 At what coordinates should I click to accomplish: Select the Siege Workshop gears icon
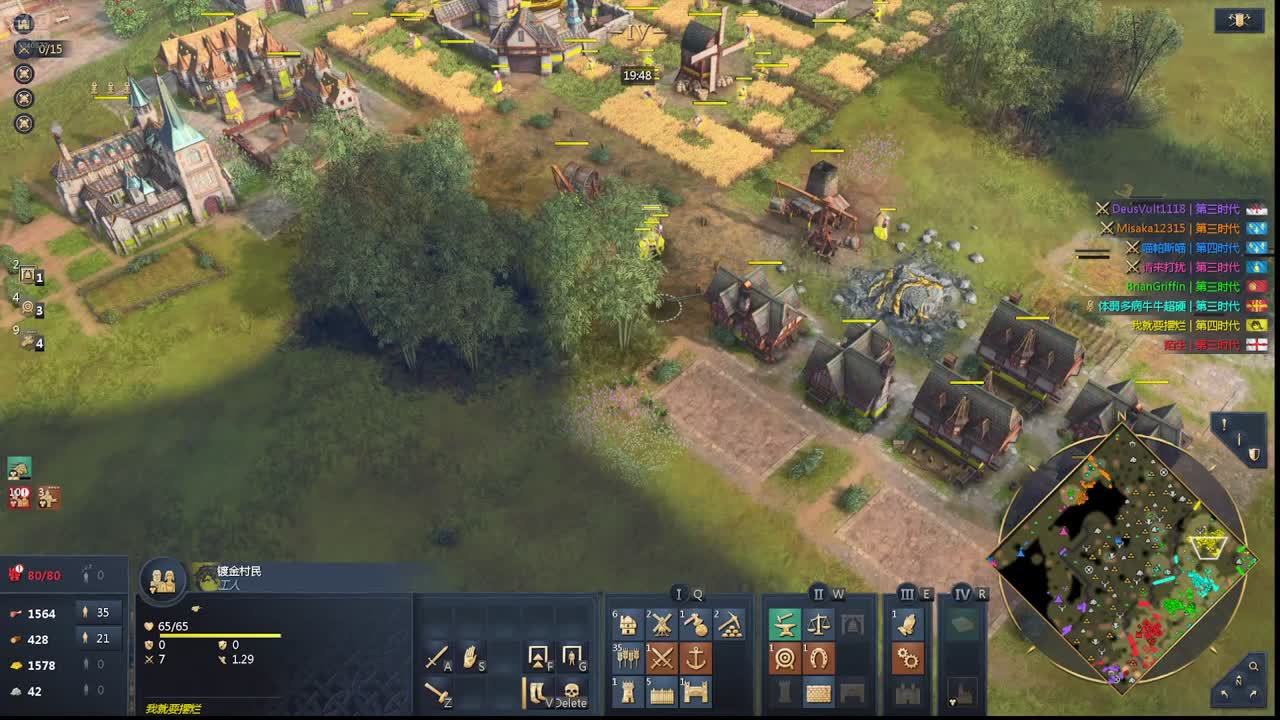[907, 658]
